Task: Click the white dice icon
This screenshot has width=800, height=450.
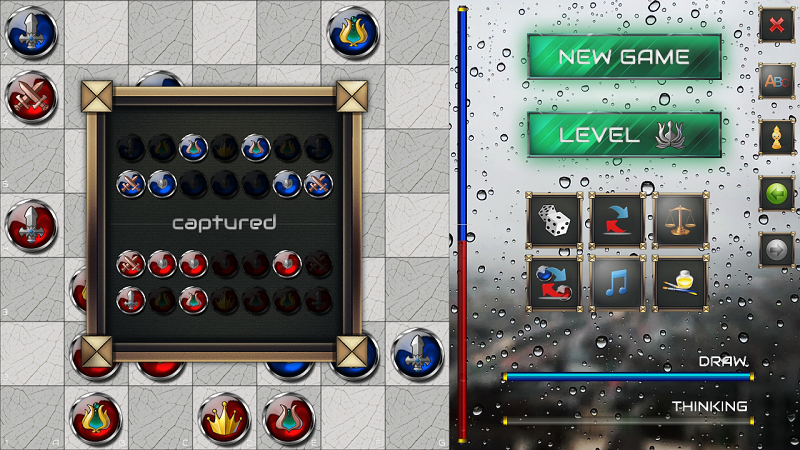Action: click(x=554, y=219)
